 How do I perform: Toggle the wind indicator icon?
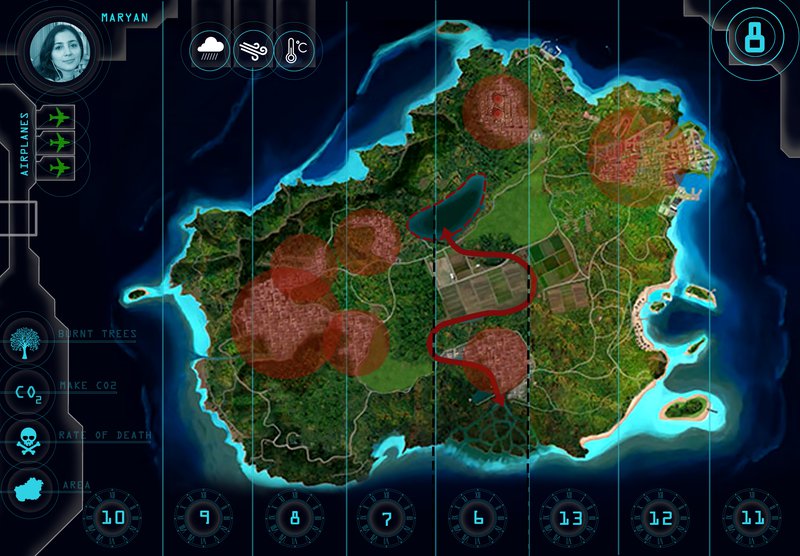(252, 48)
